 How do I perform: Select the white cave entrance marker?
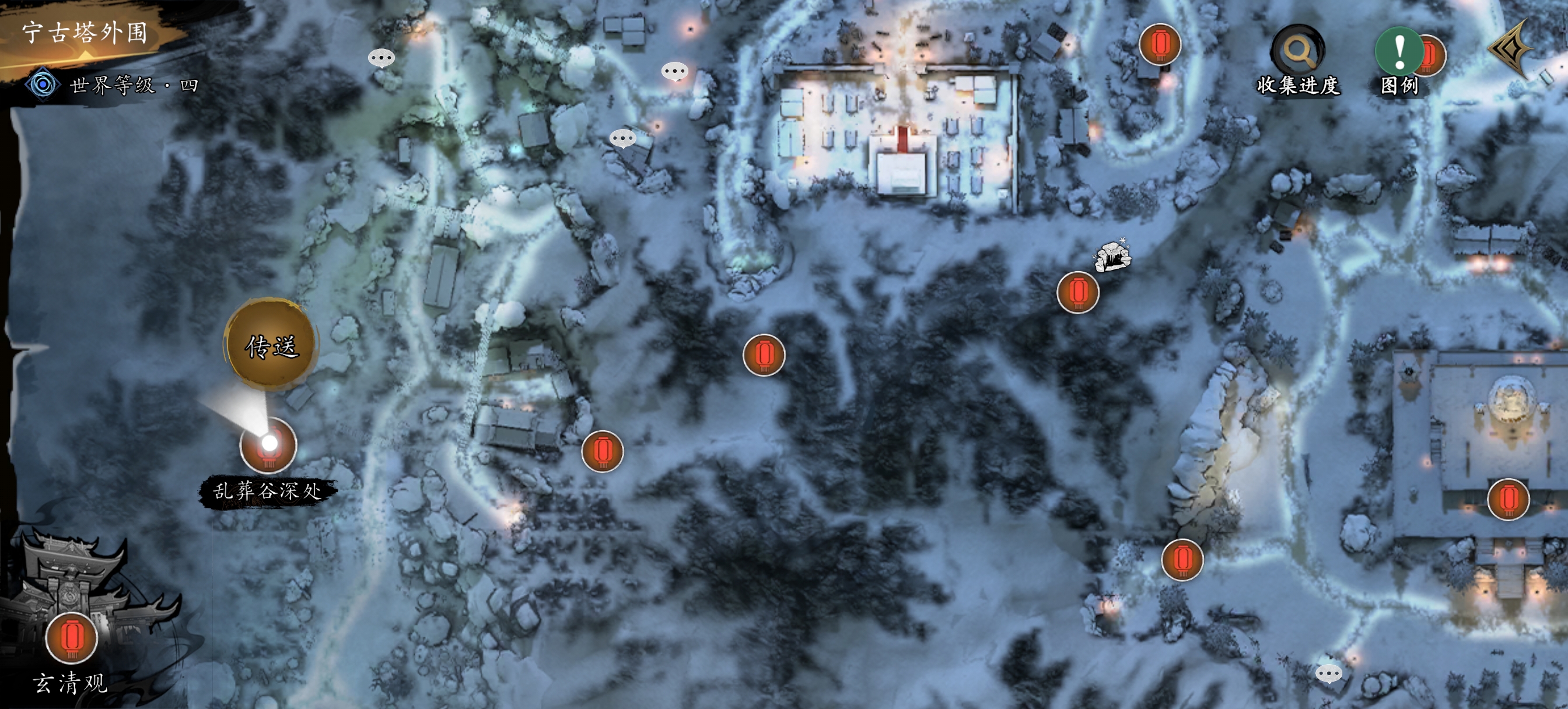coord(1112,257)
